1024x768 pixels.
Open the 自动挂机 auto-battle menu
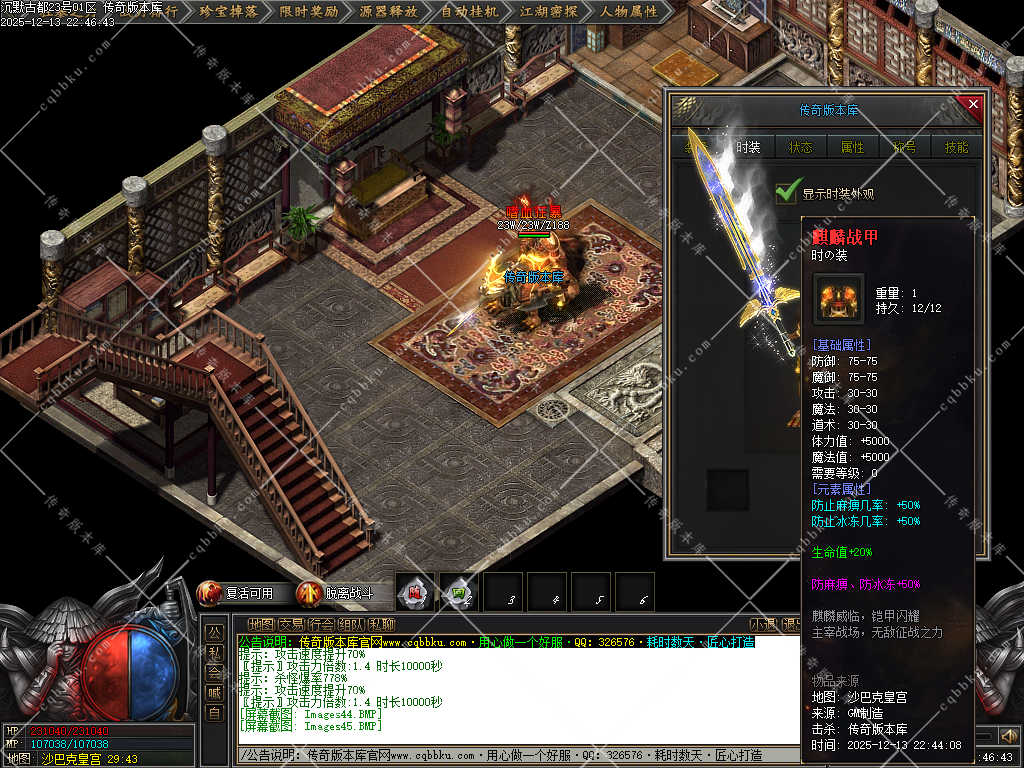(469, 12)
